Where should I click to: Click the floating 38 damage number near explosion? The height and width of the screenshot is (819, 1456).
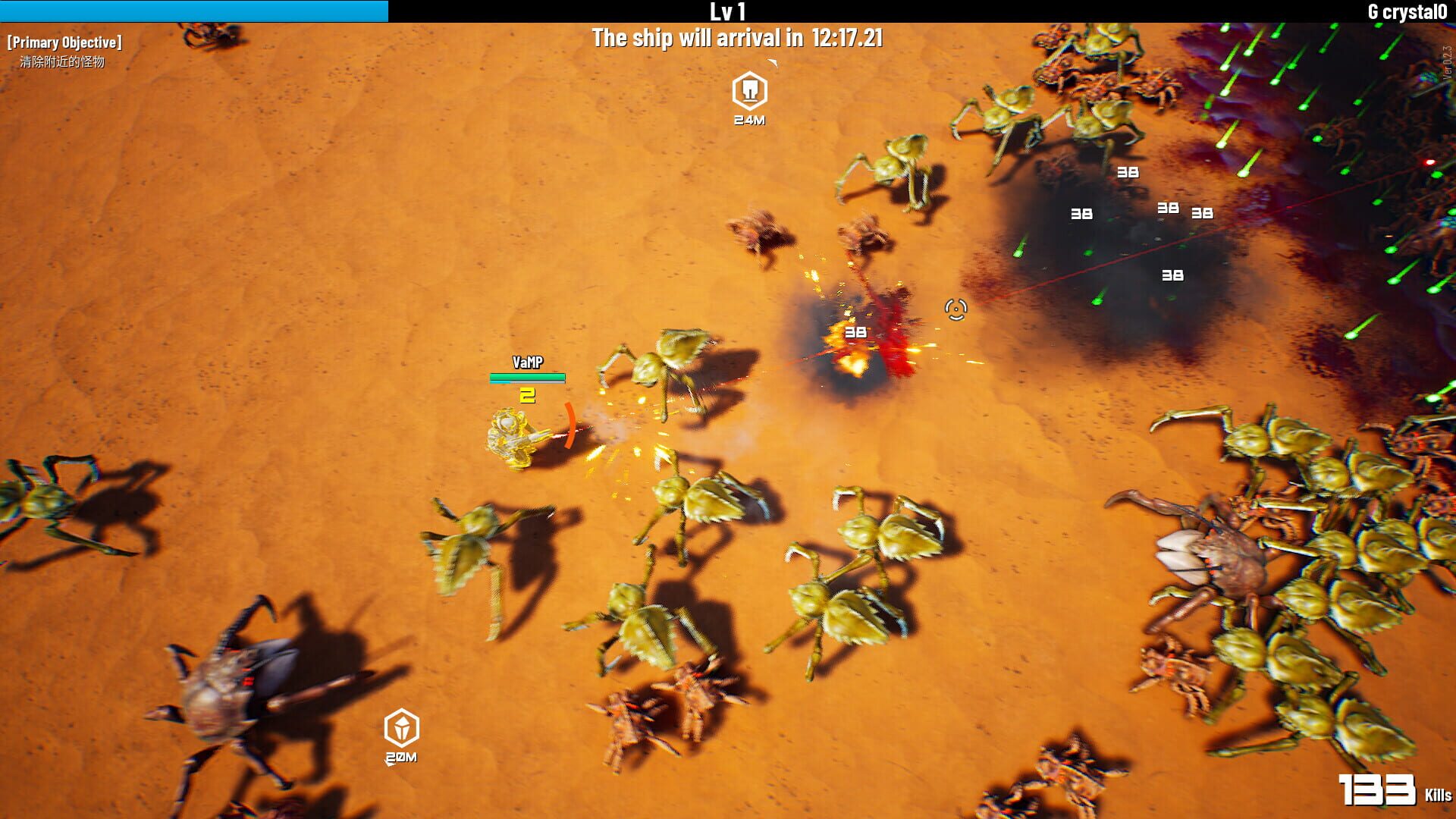coord(857,331)
